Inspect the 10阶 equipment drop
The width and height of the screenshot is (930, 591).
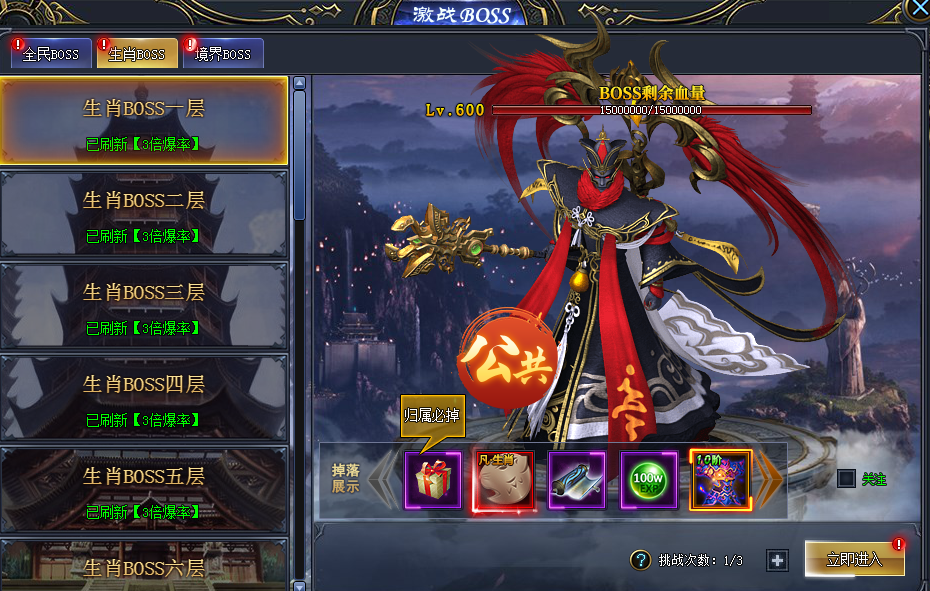pos(720,480)
